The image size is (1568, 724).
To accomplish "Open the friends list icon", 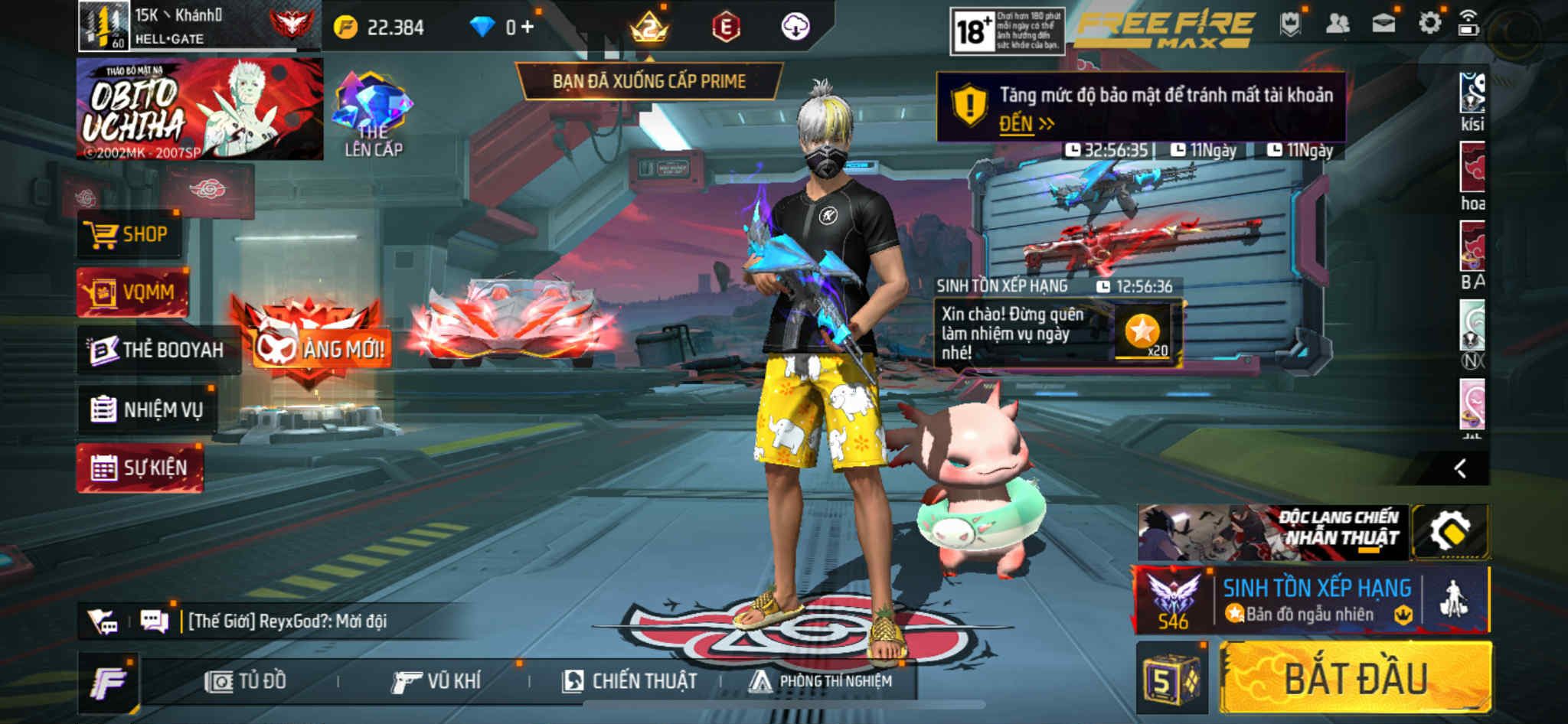I will click(1337, 24).
